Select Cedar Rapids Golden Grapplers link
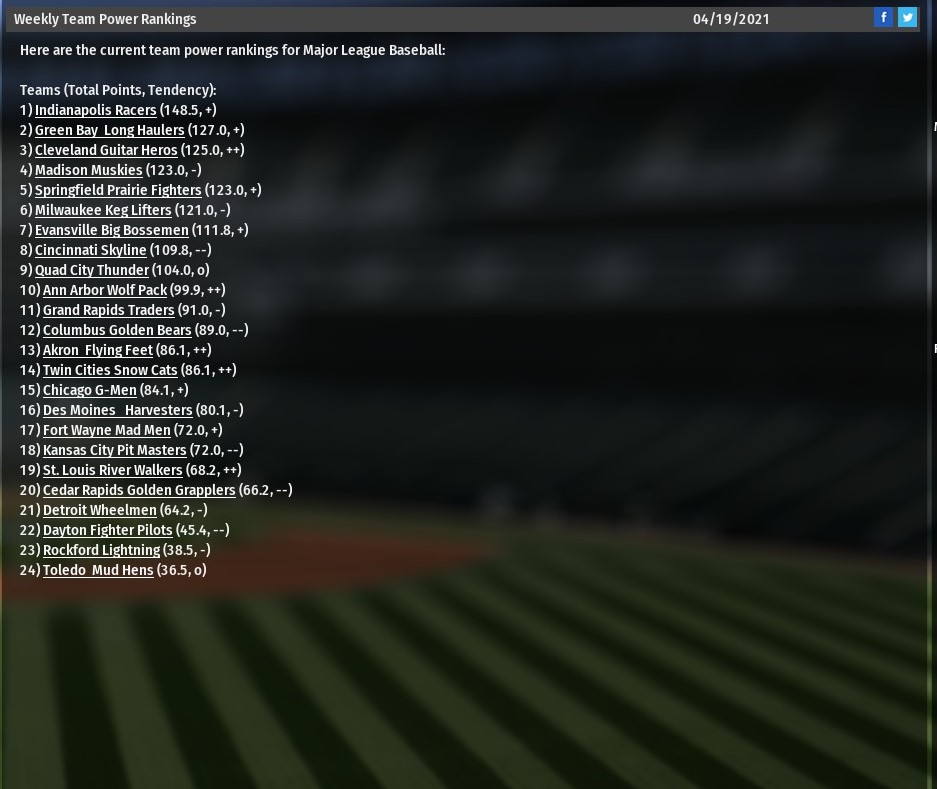The image size is (937, 789). coord(139,490)
